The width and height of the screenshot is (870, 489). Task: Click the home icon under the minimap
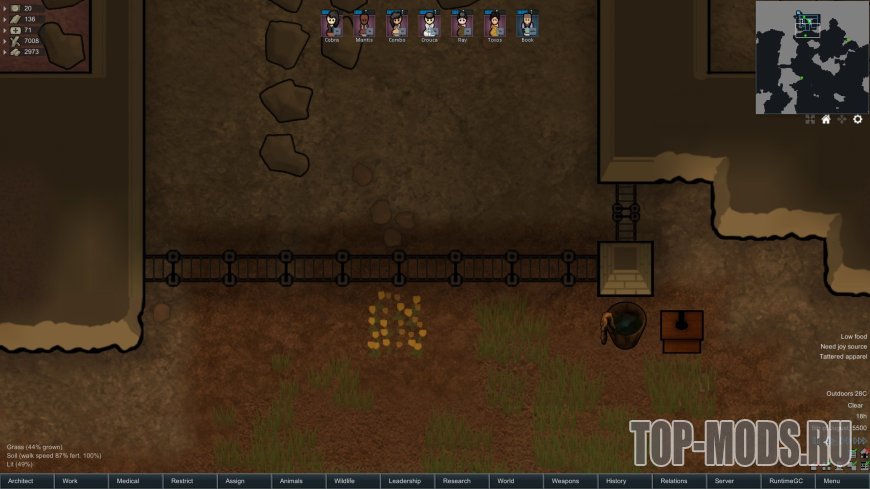(x=826, y=120)
